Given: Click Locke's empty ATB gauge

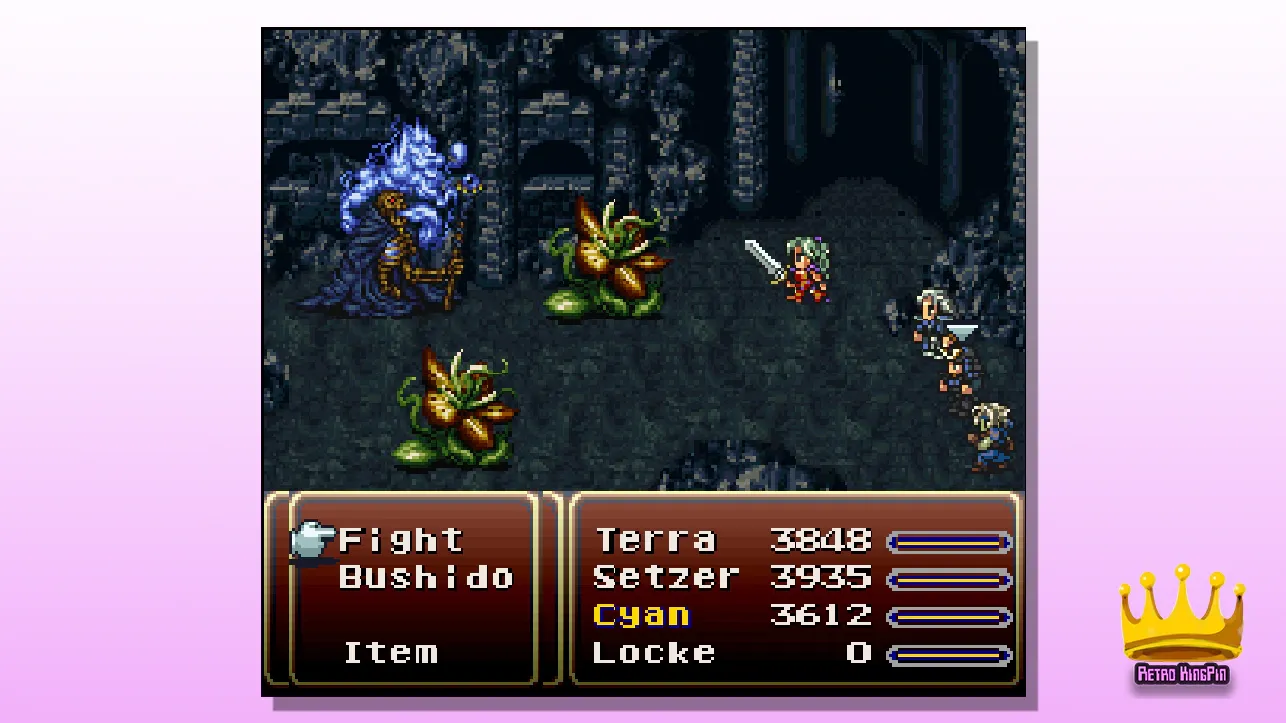Looking at the screenshot, I should click(x=950, y=654).
